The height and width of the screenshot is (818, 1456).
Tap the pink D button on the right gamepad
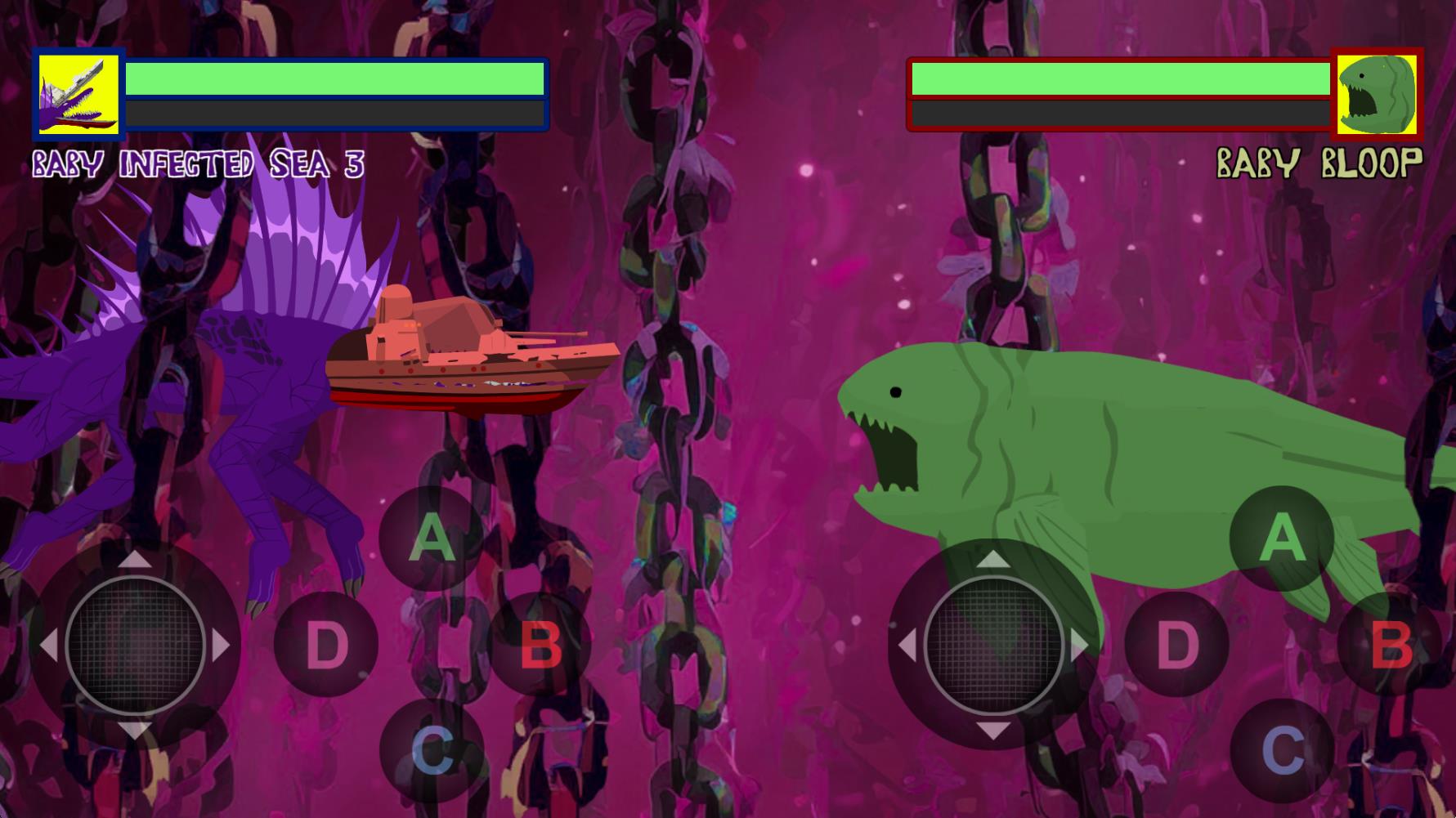(1176, 645)
